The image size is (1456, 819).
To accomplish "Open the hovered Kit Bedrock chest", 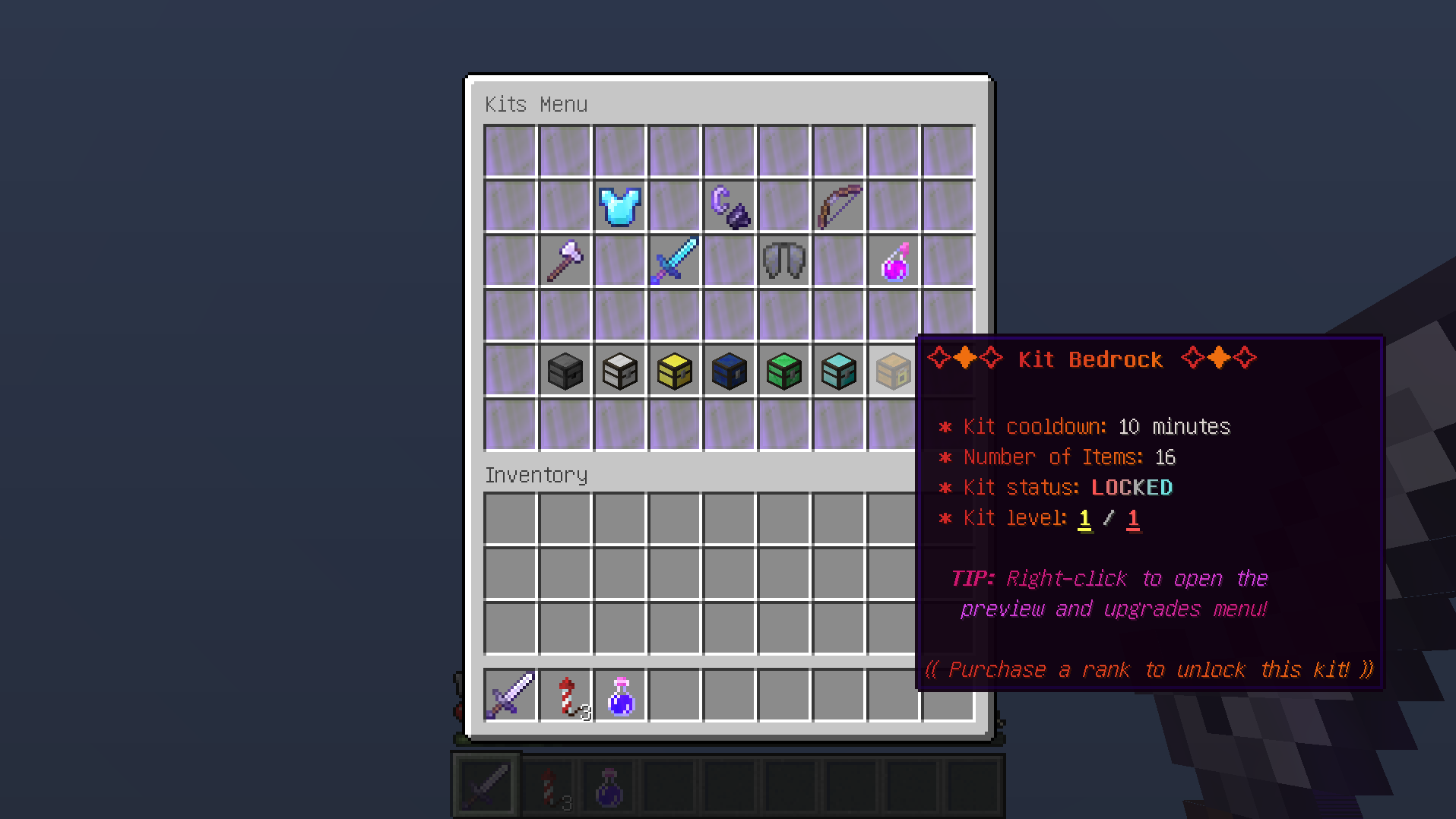I will (893, 371).
